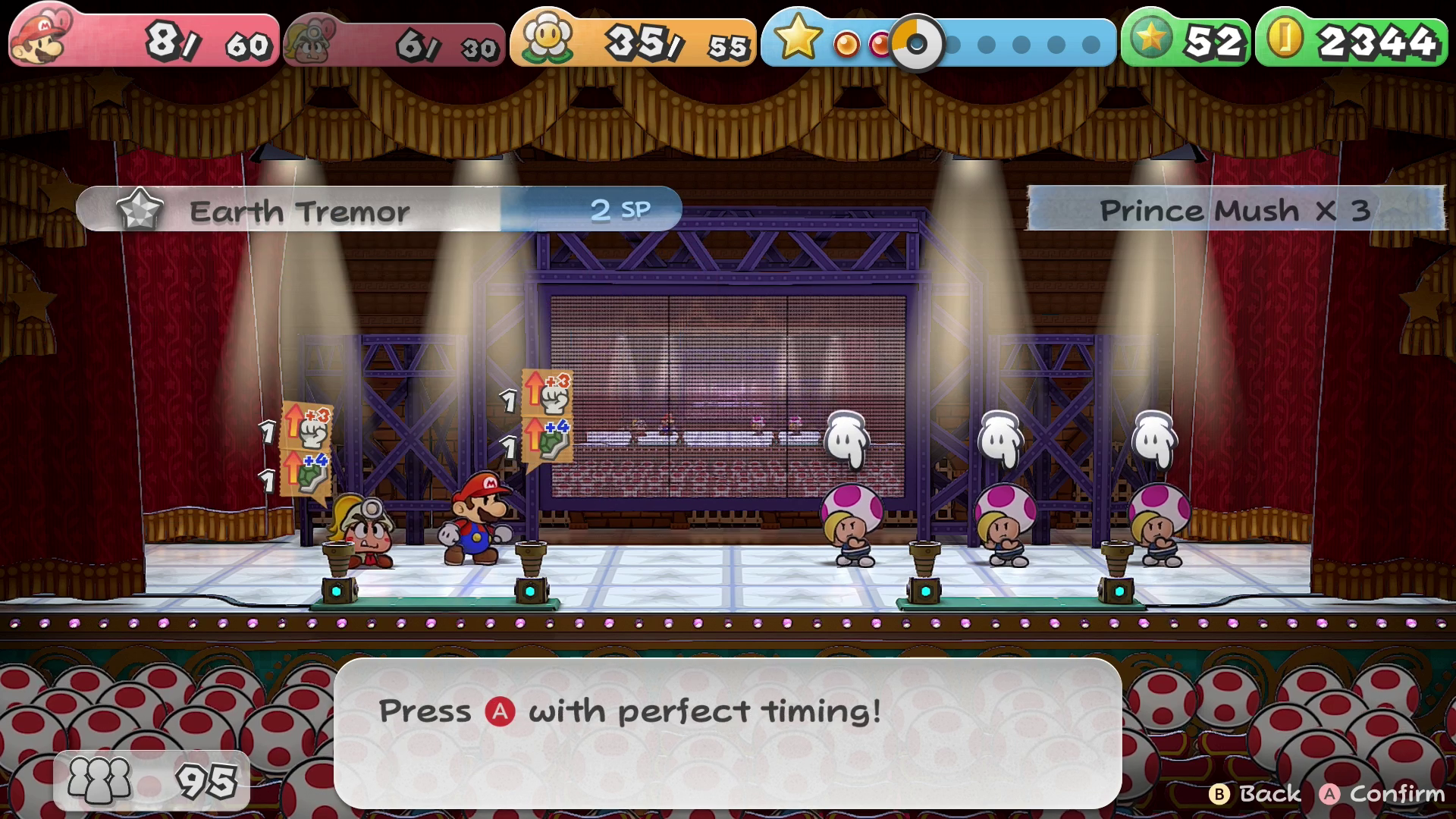The height and width of the screenshot is (819, 1456).
Task: Select the Earth Tremor special move entry
Action: pos(378,210)
